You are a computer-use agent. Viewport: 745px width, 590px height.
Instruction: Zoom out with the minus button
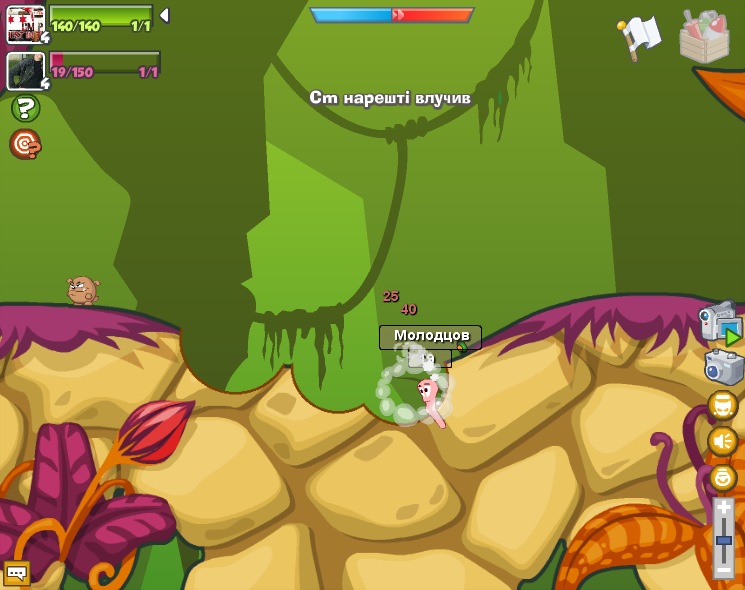(723, 569)
